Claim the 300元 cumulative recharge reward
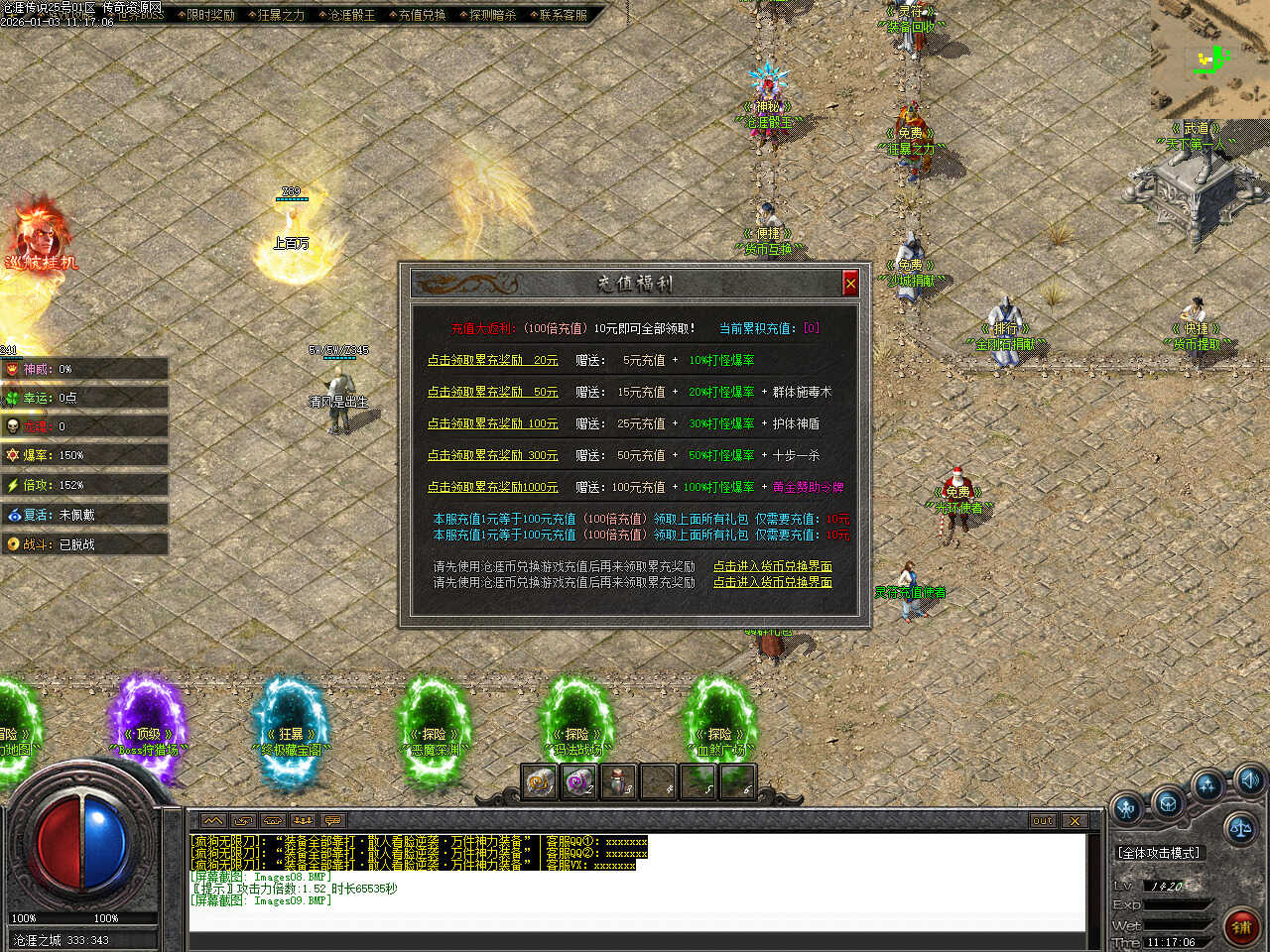Screen dimensions: 1270x952 point(492,456)
